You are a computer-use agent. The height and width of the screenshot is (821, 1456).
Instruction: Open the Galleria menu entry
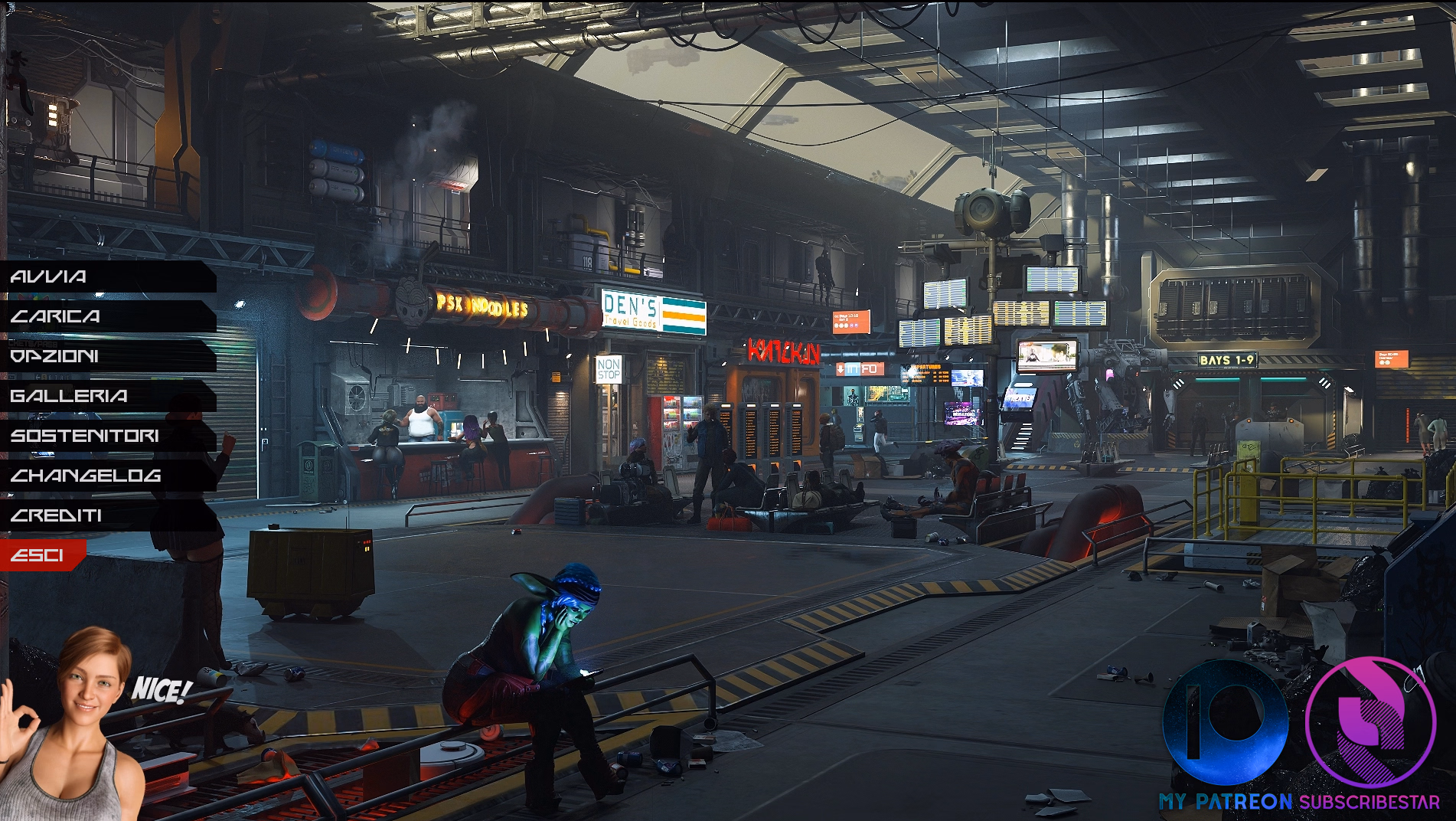click(x=69, y=396)
